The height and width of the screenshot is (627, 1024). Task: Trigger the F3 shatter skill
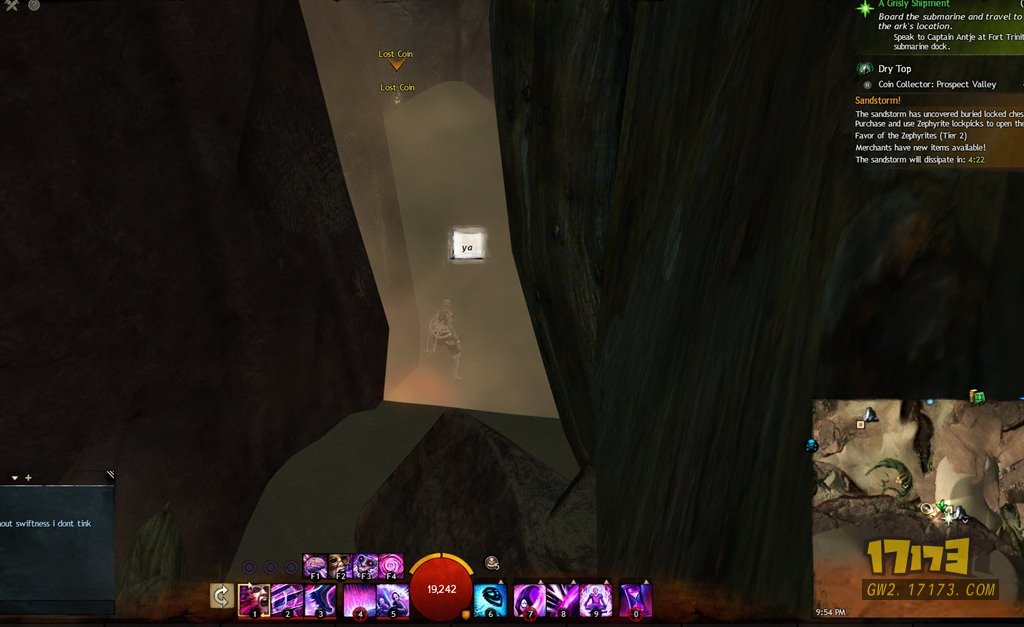tap(365, 566)
